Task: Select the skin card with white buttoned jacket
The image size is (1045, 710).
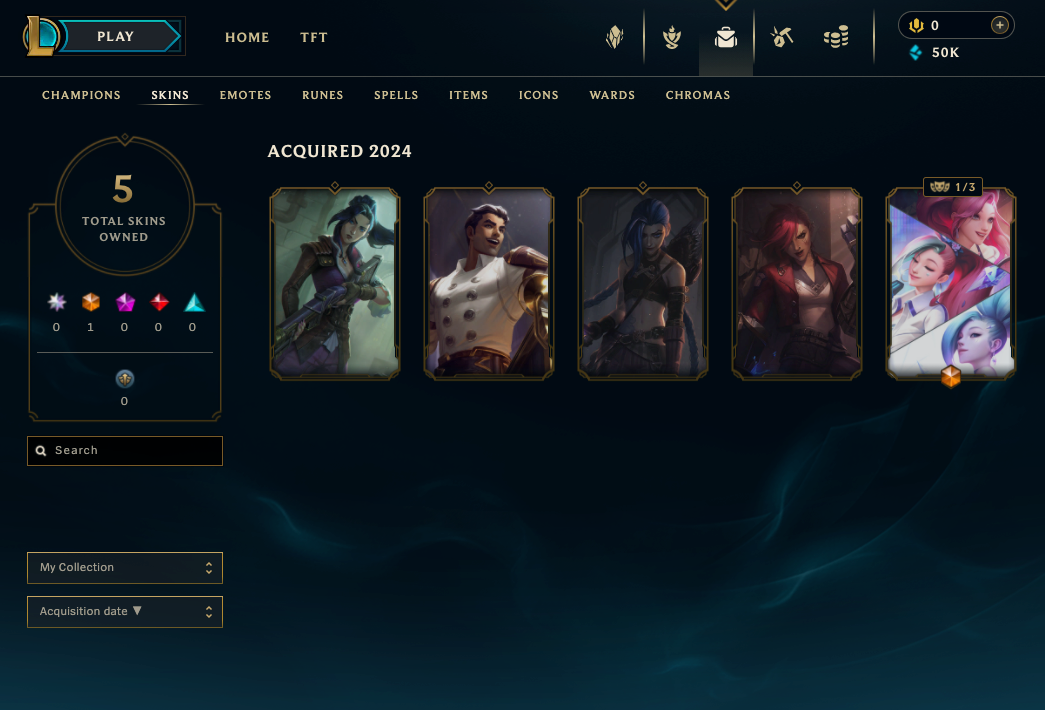Action: pos(489,284)
